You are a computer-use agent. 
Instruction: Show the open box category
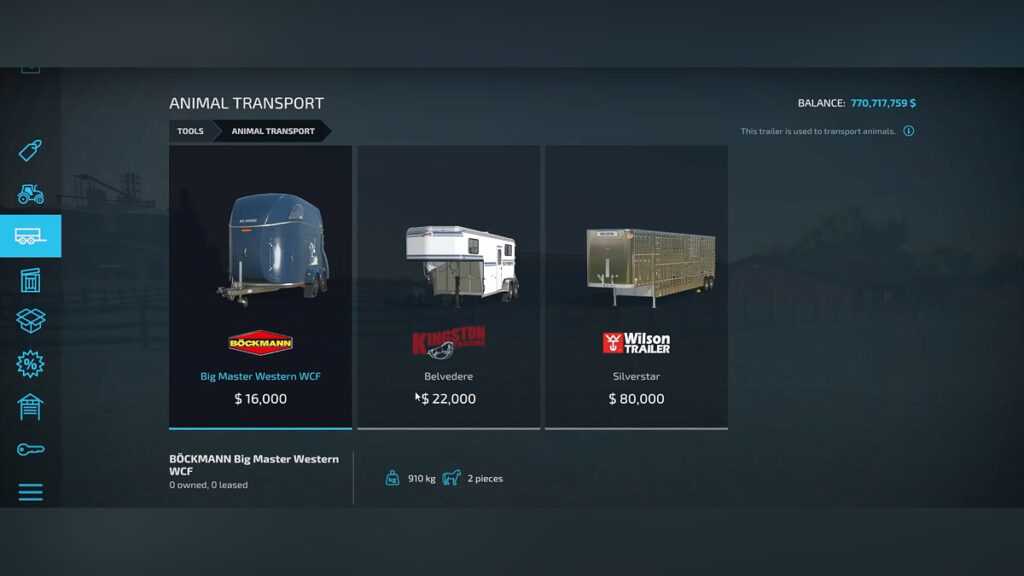[30, 321]
